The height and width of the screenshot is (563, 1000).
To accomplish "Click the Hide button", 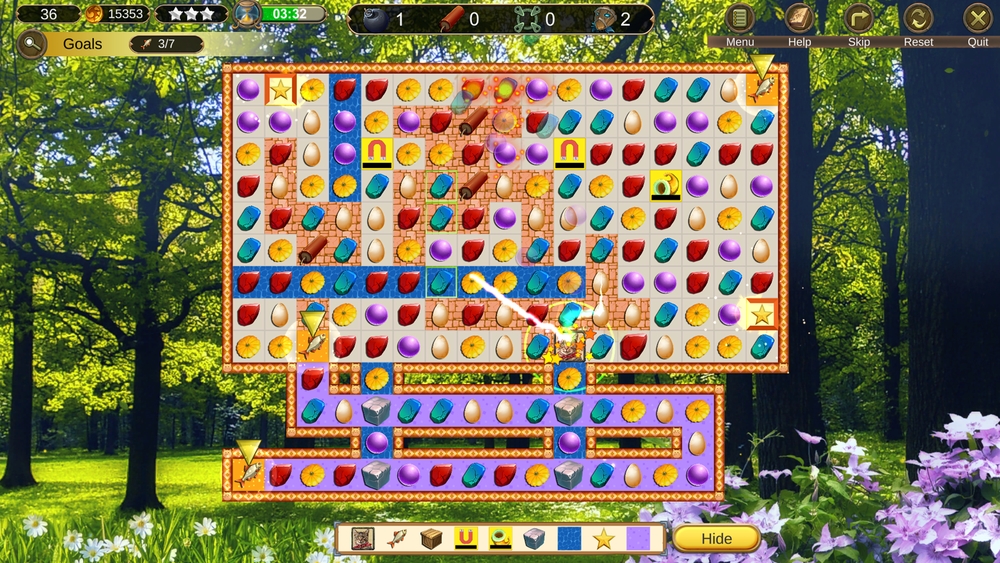I will click(716, 539).
